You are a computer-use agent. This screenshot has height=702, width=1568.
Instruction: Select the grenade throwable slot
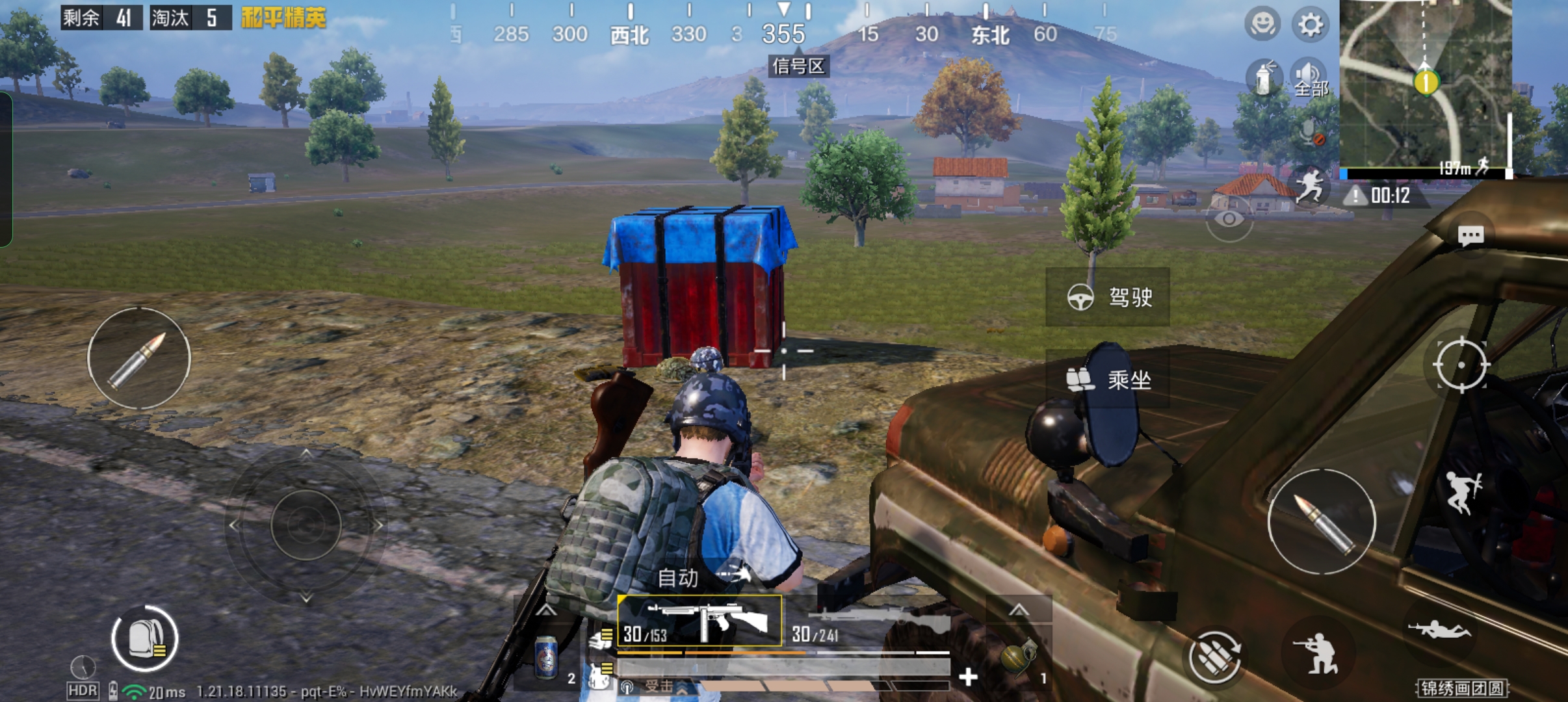click(1018, 658)
